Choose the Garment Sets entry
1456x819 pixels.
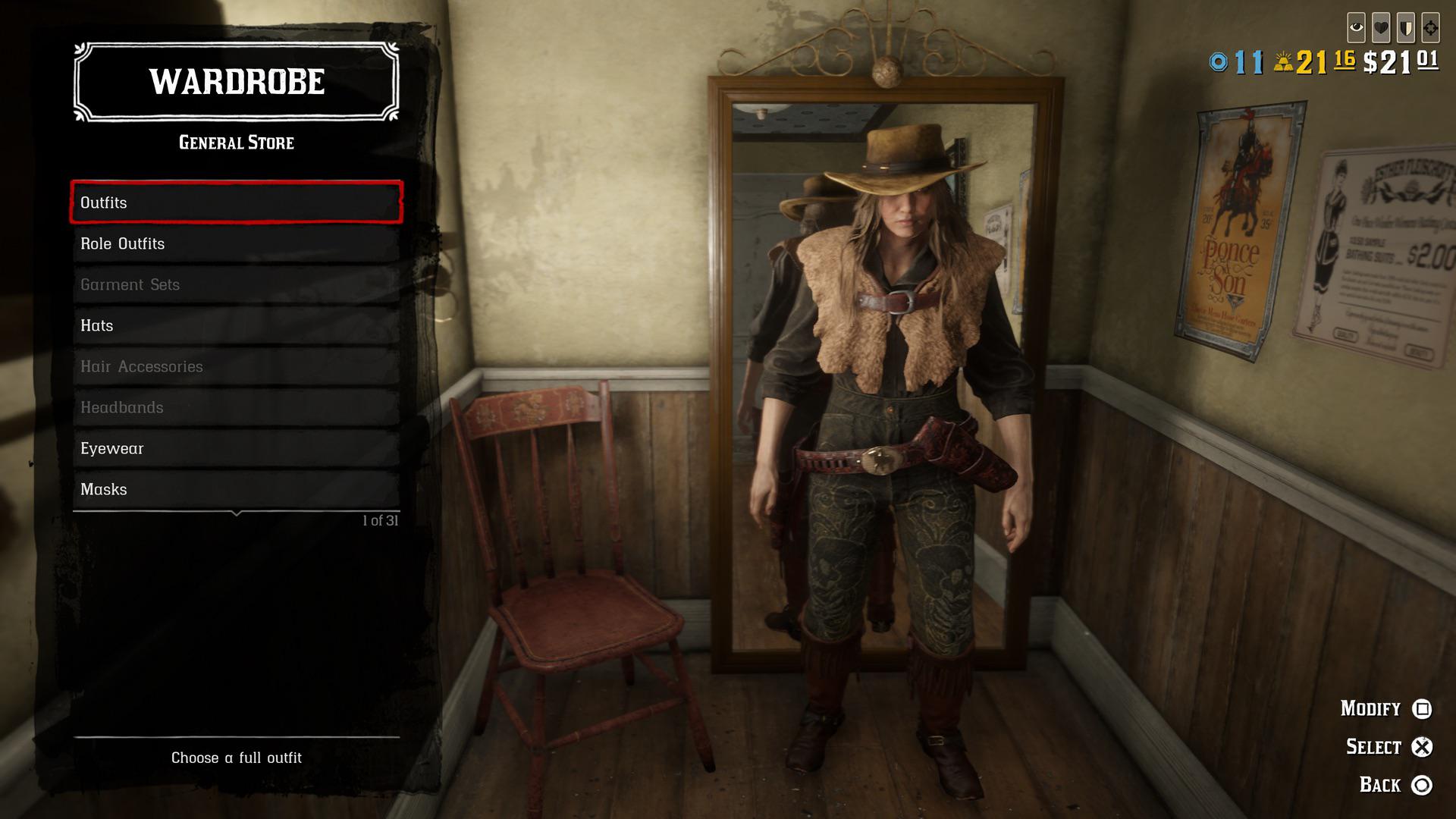[x=236, y=284]
